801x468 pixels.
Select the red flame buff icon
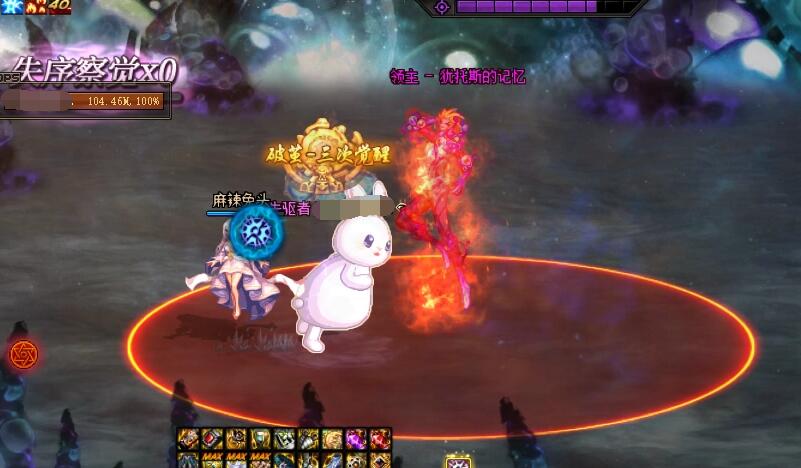[35, 6]
